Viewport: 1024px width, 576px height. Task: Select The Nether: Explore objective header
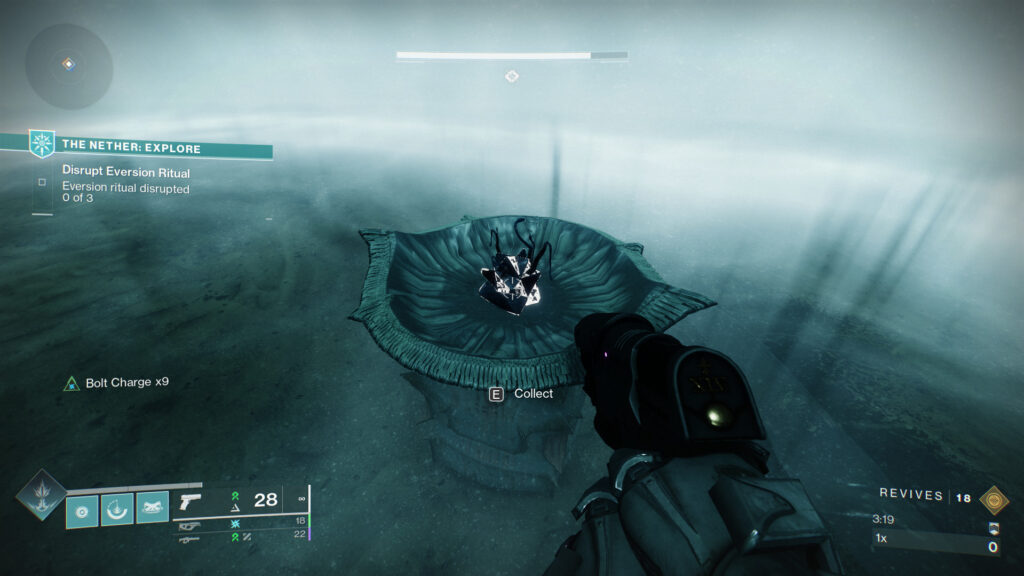click(131, 148)
